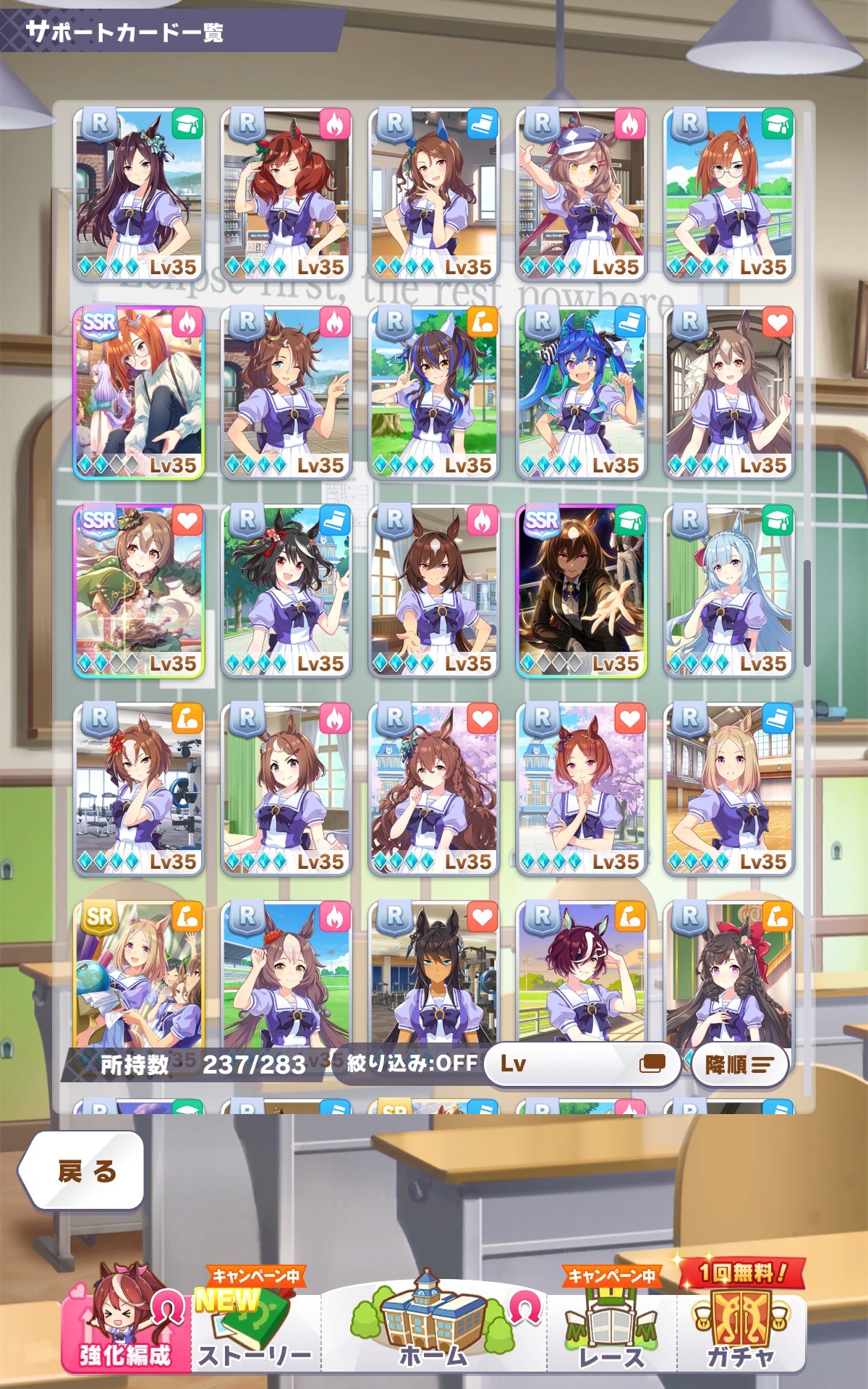Open the 絞り込み filter options
This screenshot has height=1389, width=868.
pos(412,1063)
